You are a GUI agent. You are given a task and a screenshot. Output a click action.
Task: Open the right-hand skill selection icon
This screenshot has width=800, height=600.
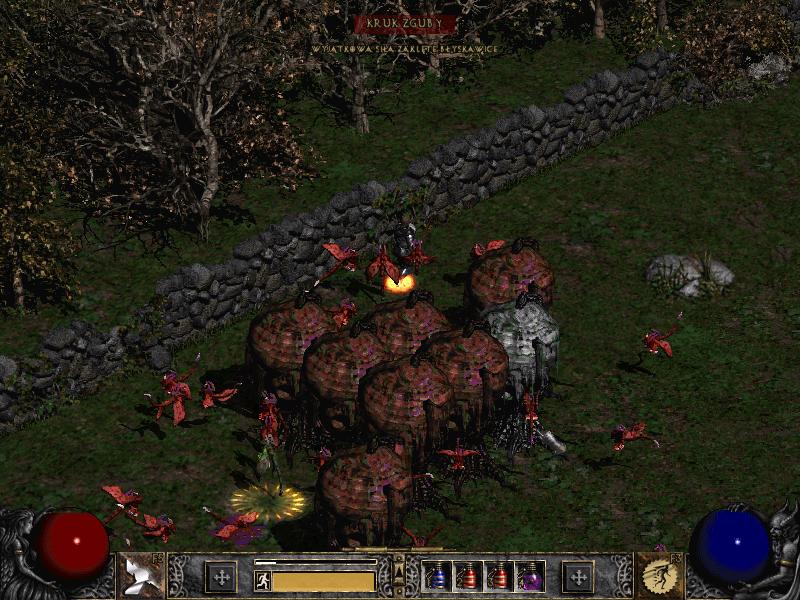[x=660, y=575]
